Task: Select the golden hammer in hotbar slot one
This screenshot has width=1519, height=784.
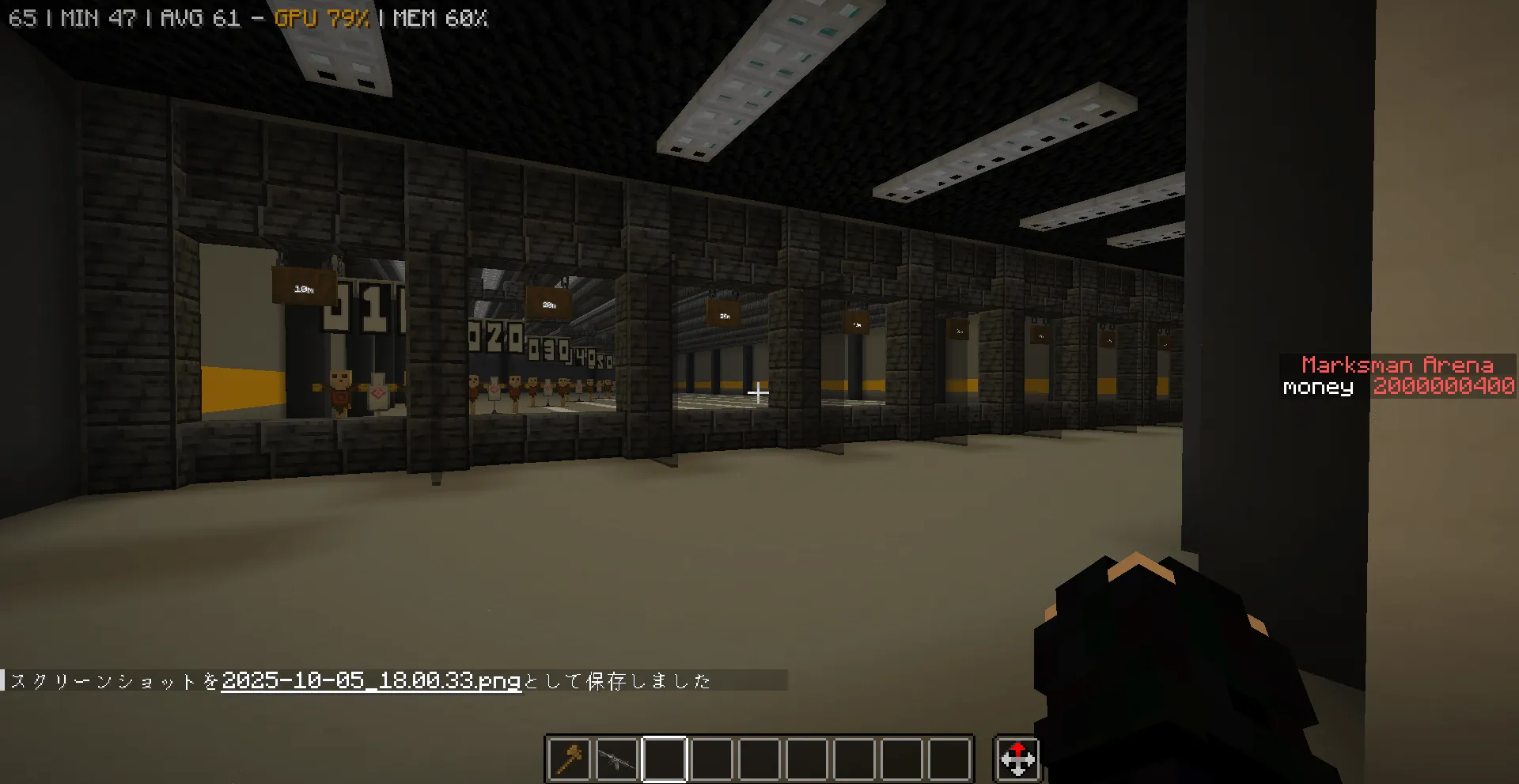Action: point(569,759)
